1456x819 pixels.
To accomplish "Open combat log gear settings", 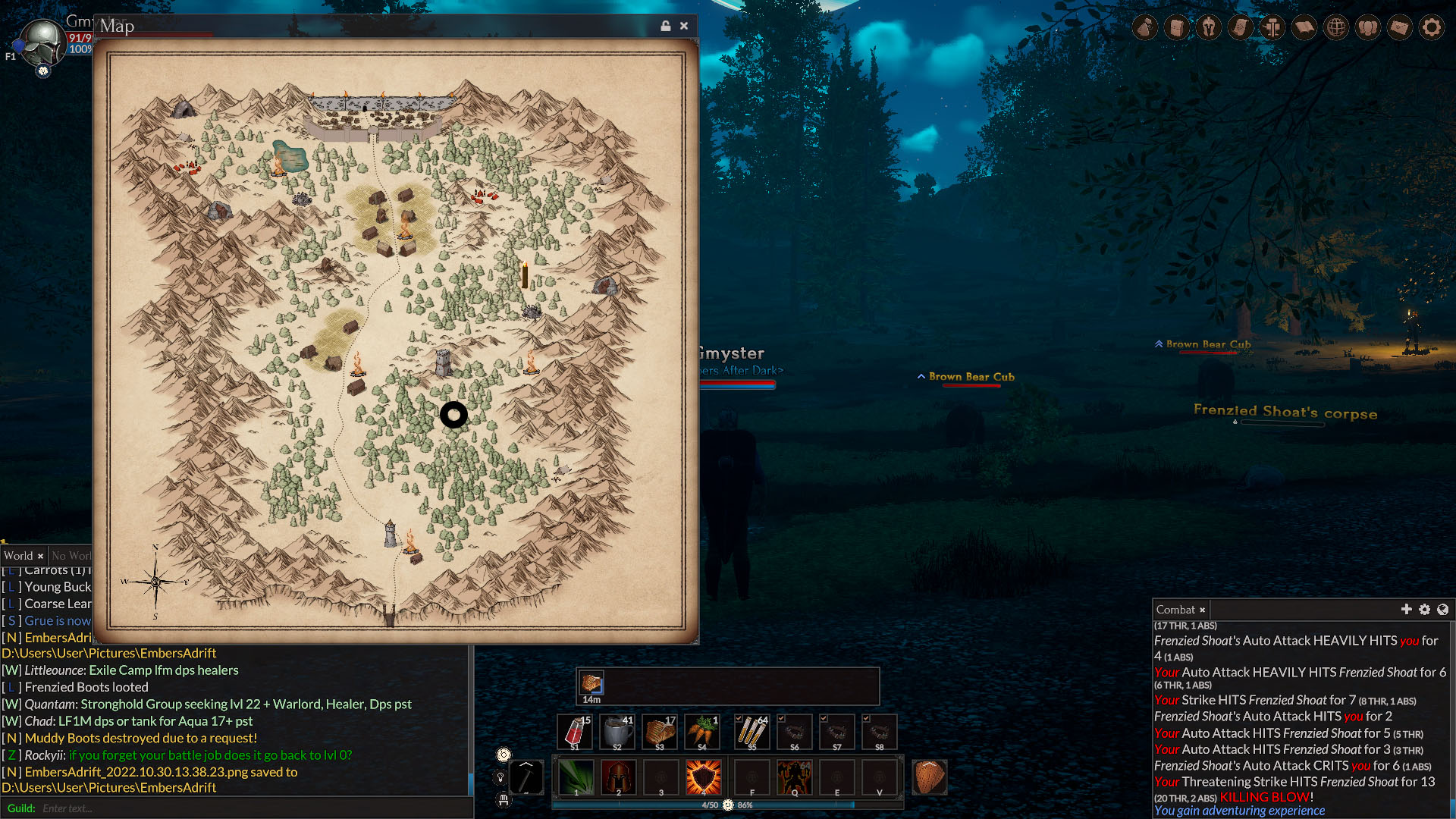I will point(1424,610).
